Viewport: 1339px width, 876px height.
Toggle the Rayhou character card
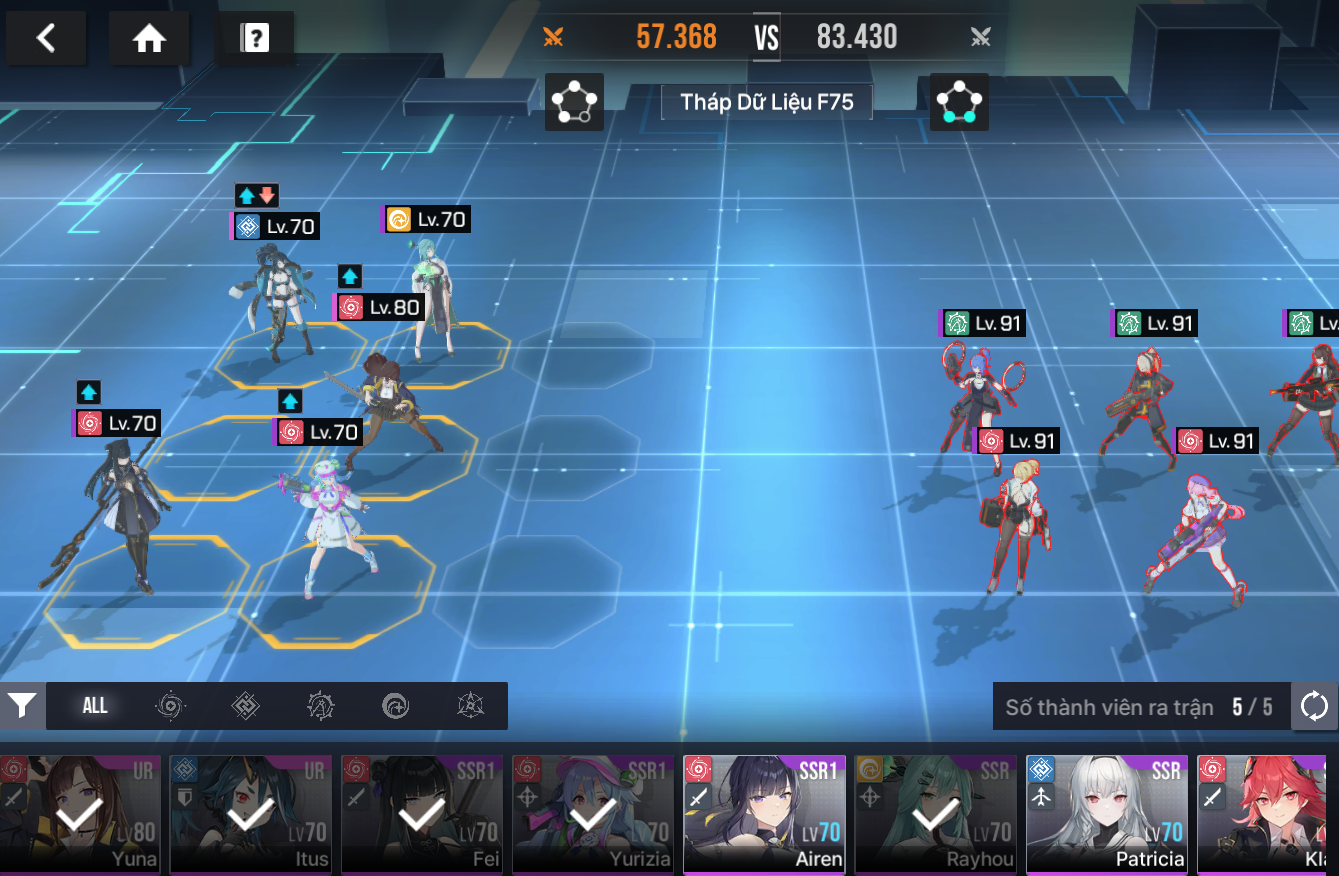pyautogui.click(x=935, y=814)
